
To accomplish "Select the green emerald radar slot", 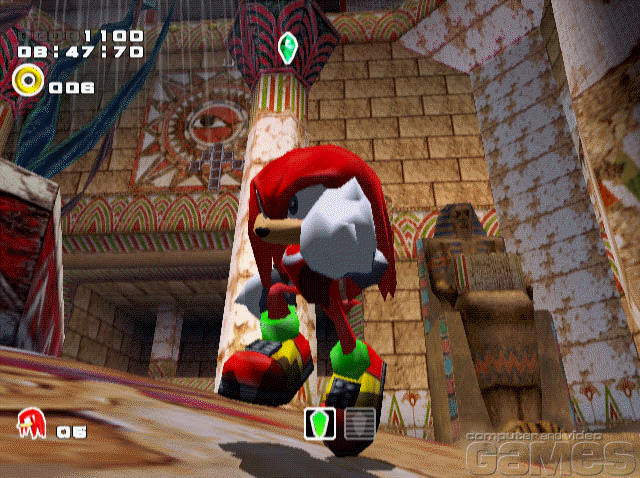I will pyautogui.click(x=321, y=422).
